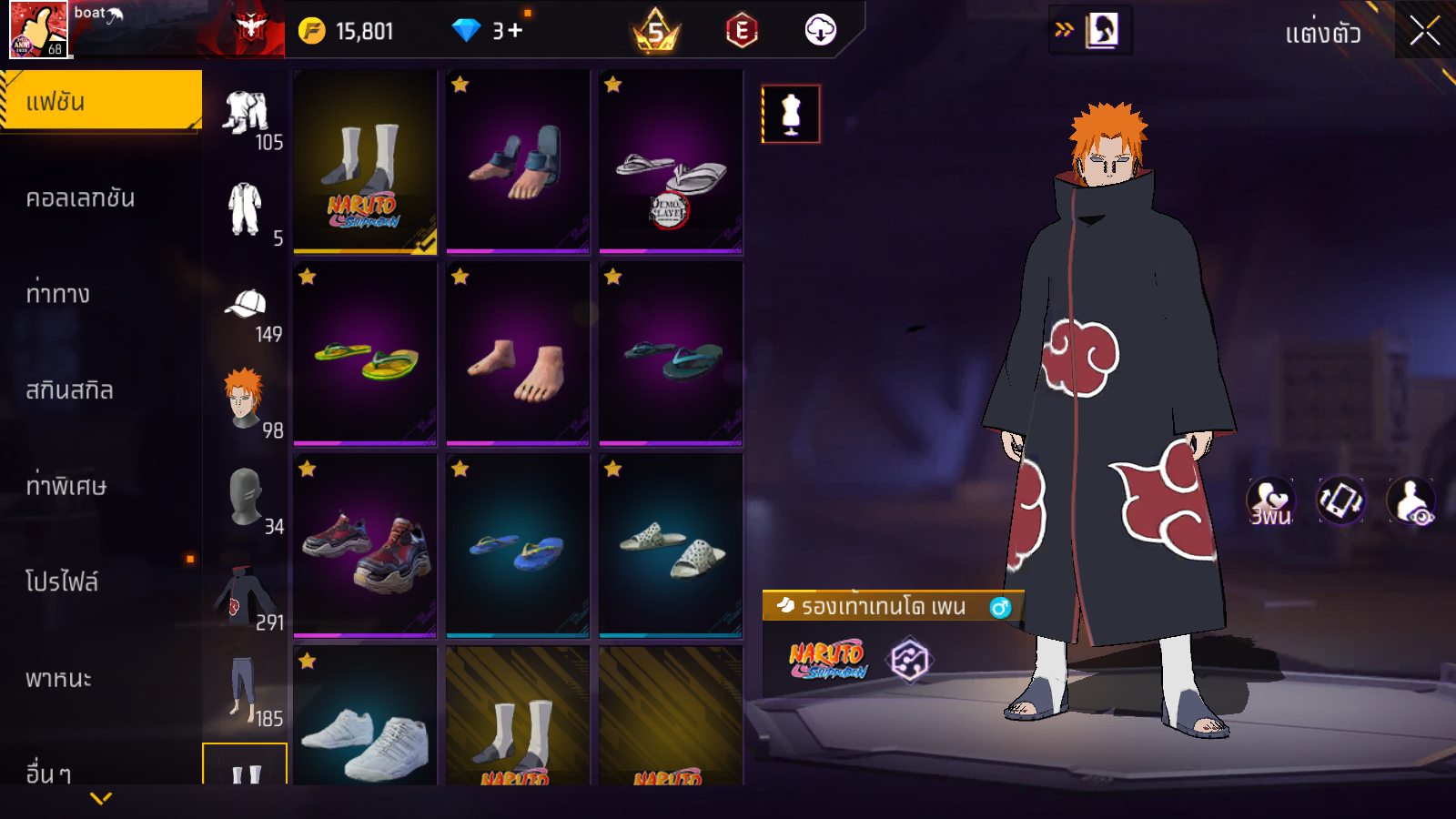Image resolution: width=1456 pixels, height=819 pixels.
Task: Switch to the คอลเลกชัน collection tab
Action: [80, 198]
